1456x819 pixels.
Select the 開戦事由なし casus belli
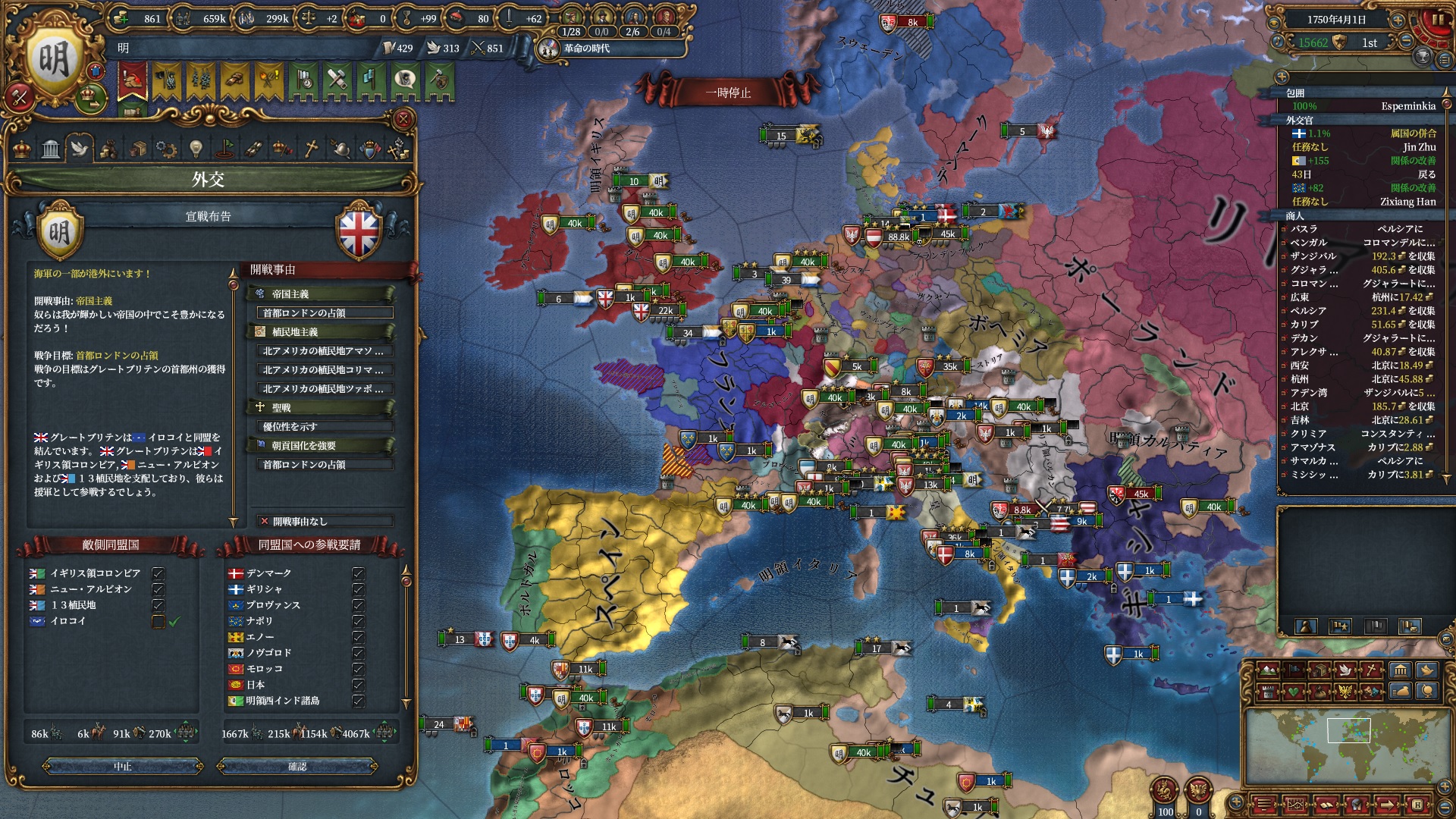click(325, 521)
